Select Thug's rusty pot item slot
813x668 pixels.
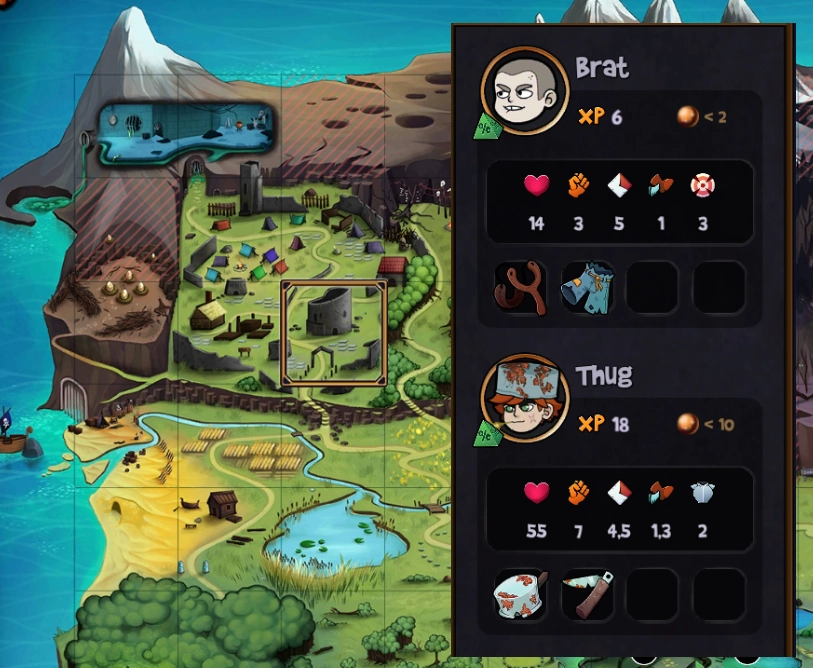coord(521,596)
